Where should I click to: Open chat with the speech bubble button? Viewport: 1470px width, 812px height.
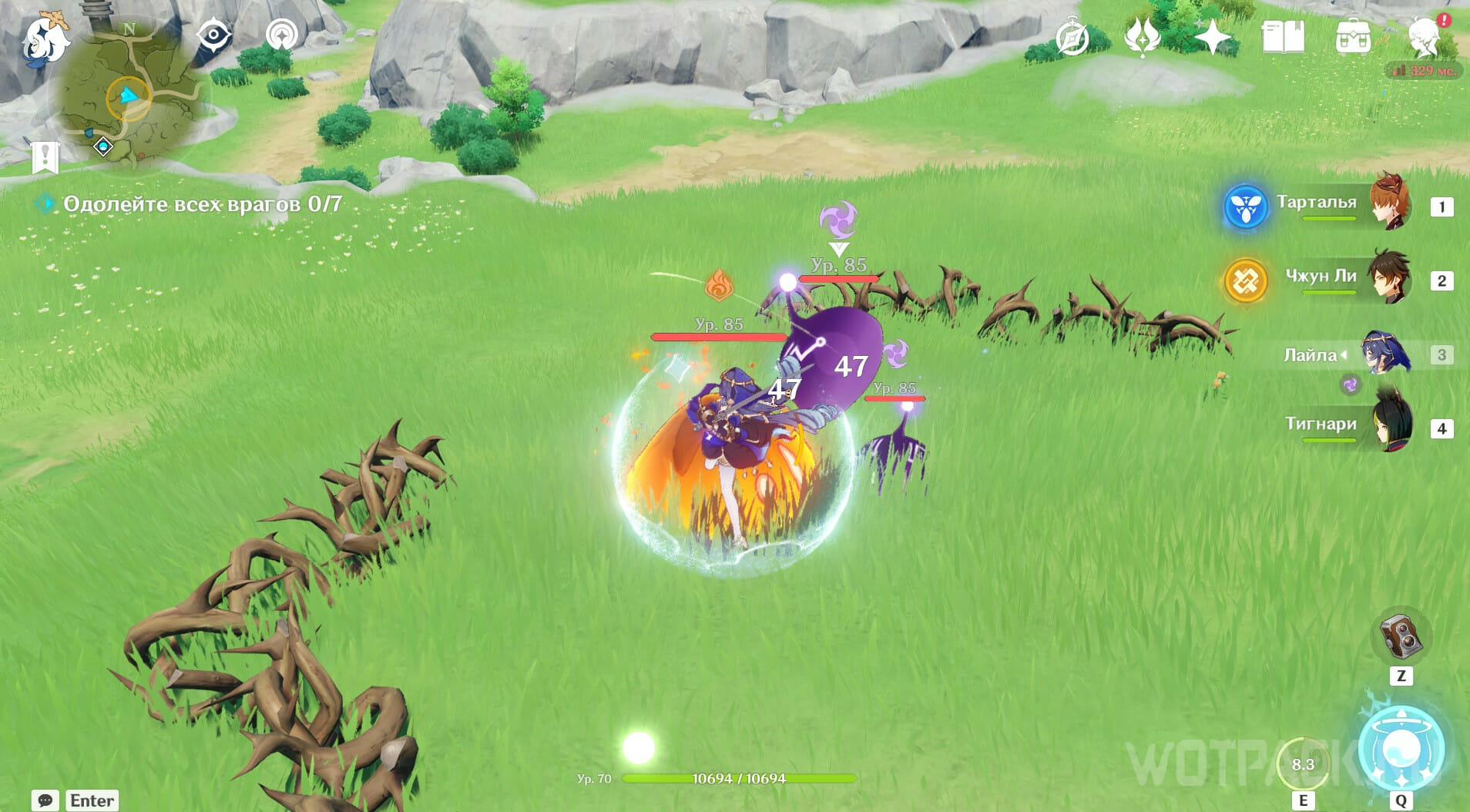pos(45,800)
